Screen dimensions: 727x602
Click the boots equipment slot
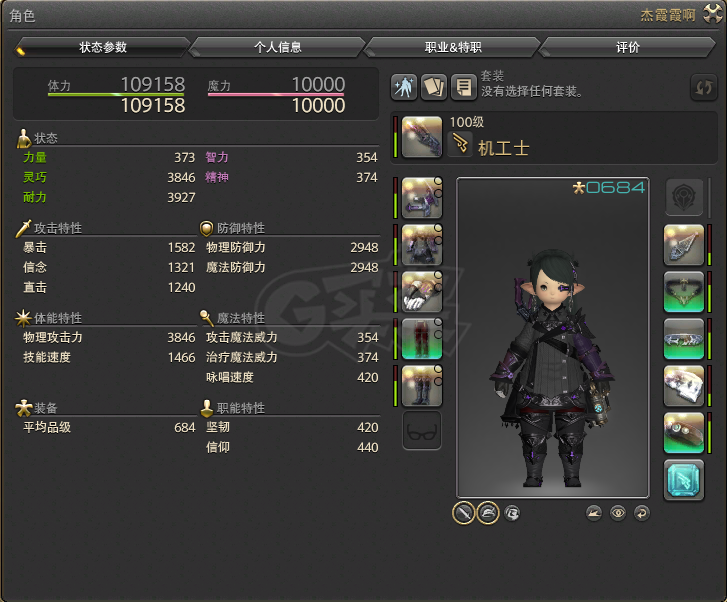[422, 386]
